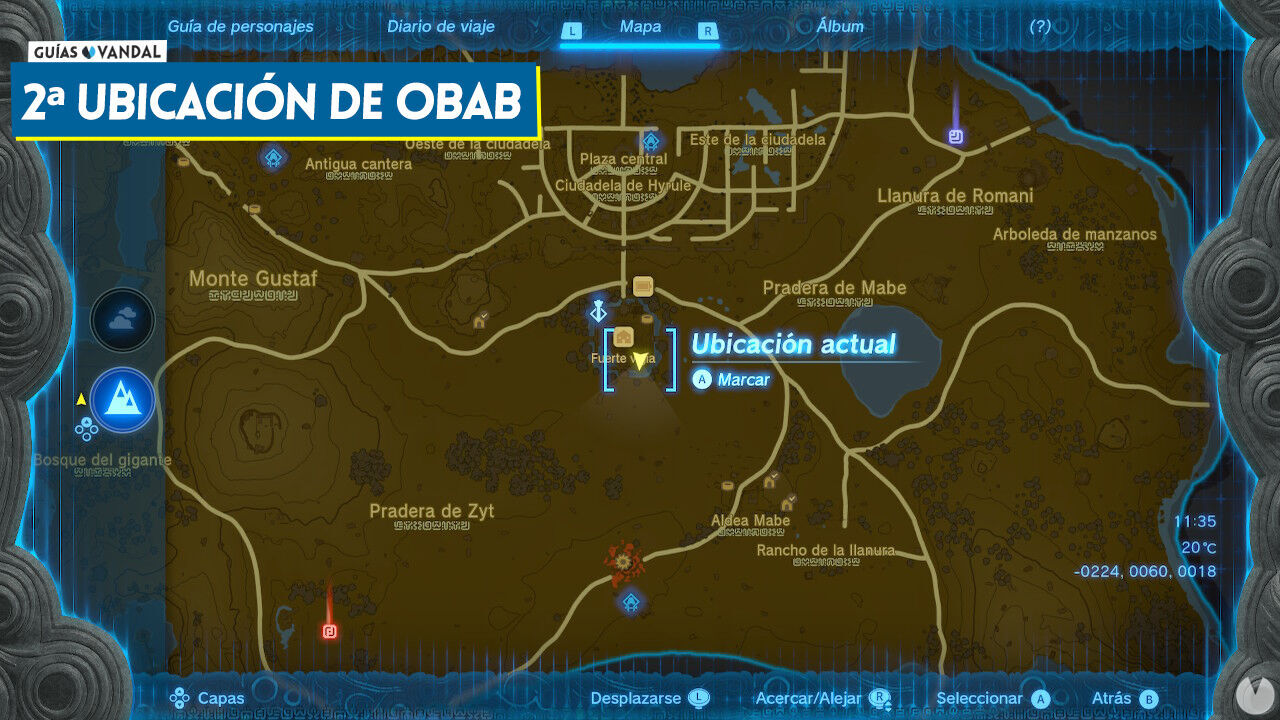The height and width of the screenshot is (720, 1280).
Task: Click the stable icon above Fuerte Vigía
Action: click(x=641, y=285)
